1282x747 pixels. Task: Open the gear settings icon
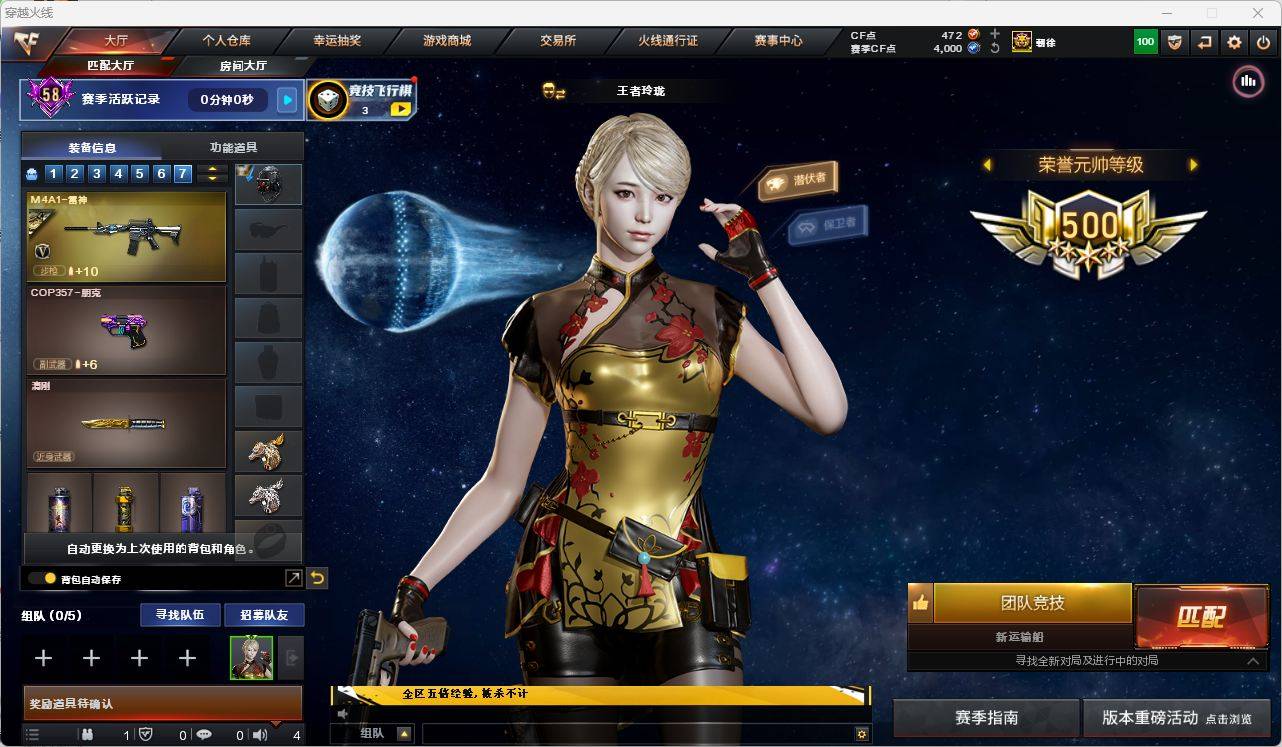click(1234, 42)
